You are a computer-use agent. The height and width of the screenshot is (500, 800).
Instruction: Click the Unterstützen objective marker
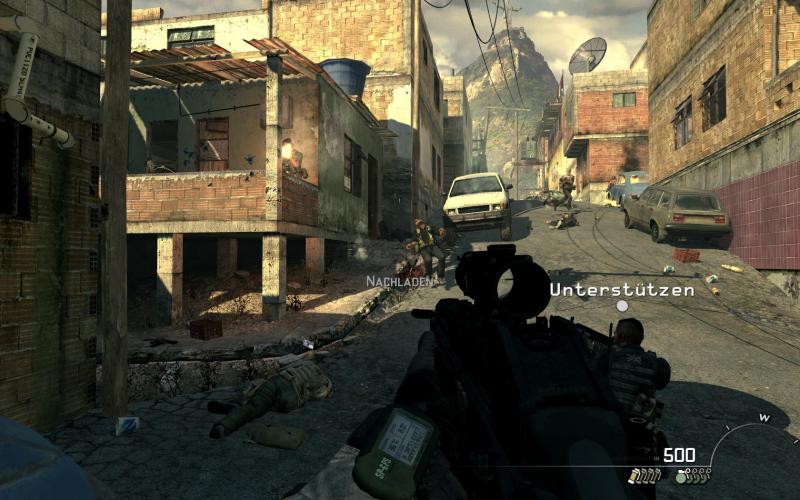622,306
